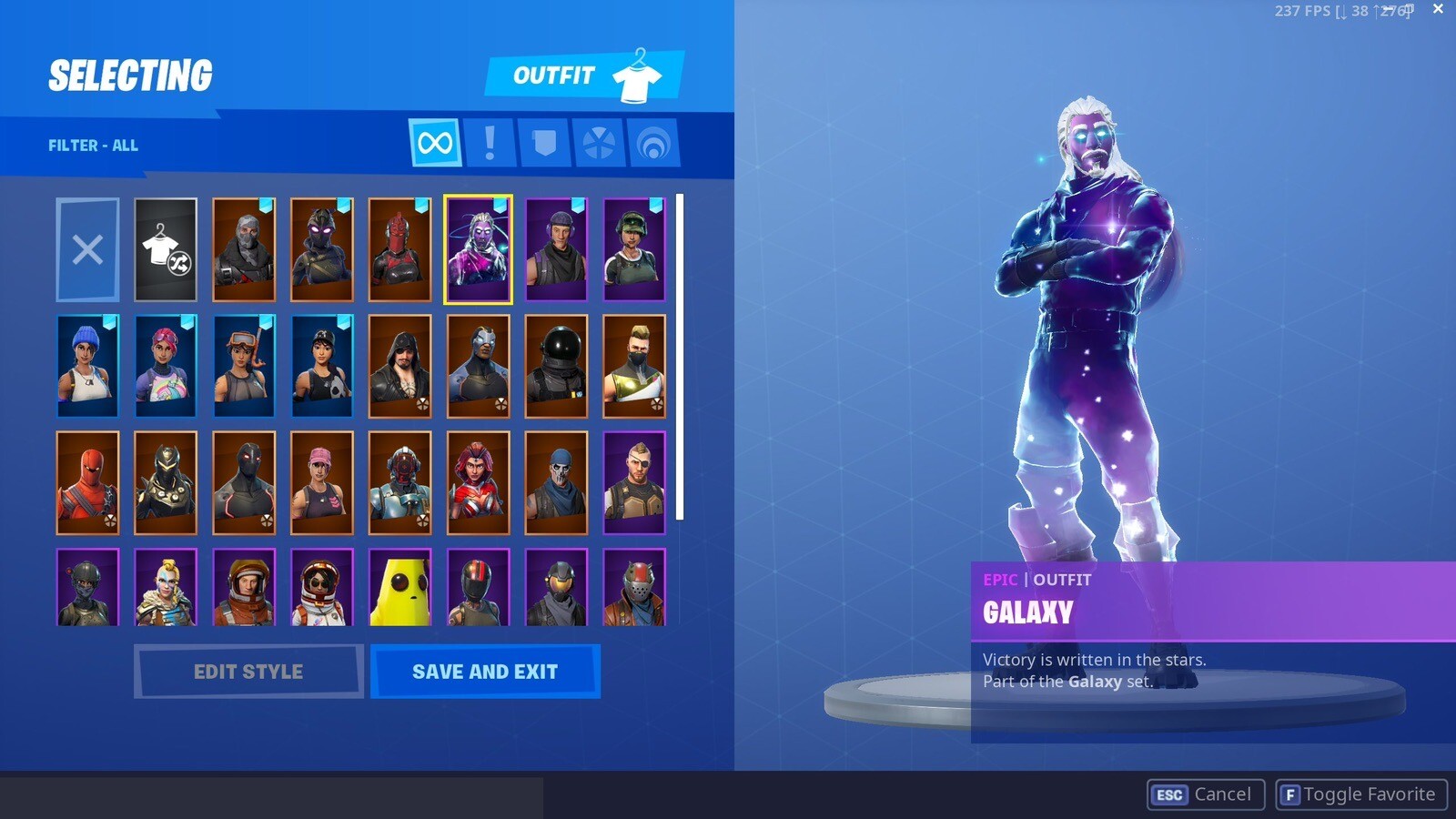Clear selection using the X outfit tile
This screenshot has width=1456, height=819.
tap(87, 248)
